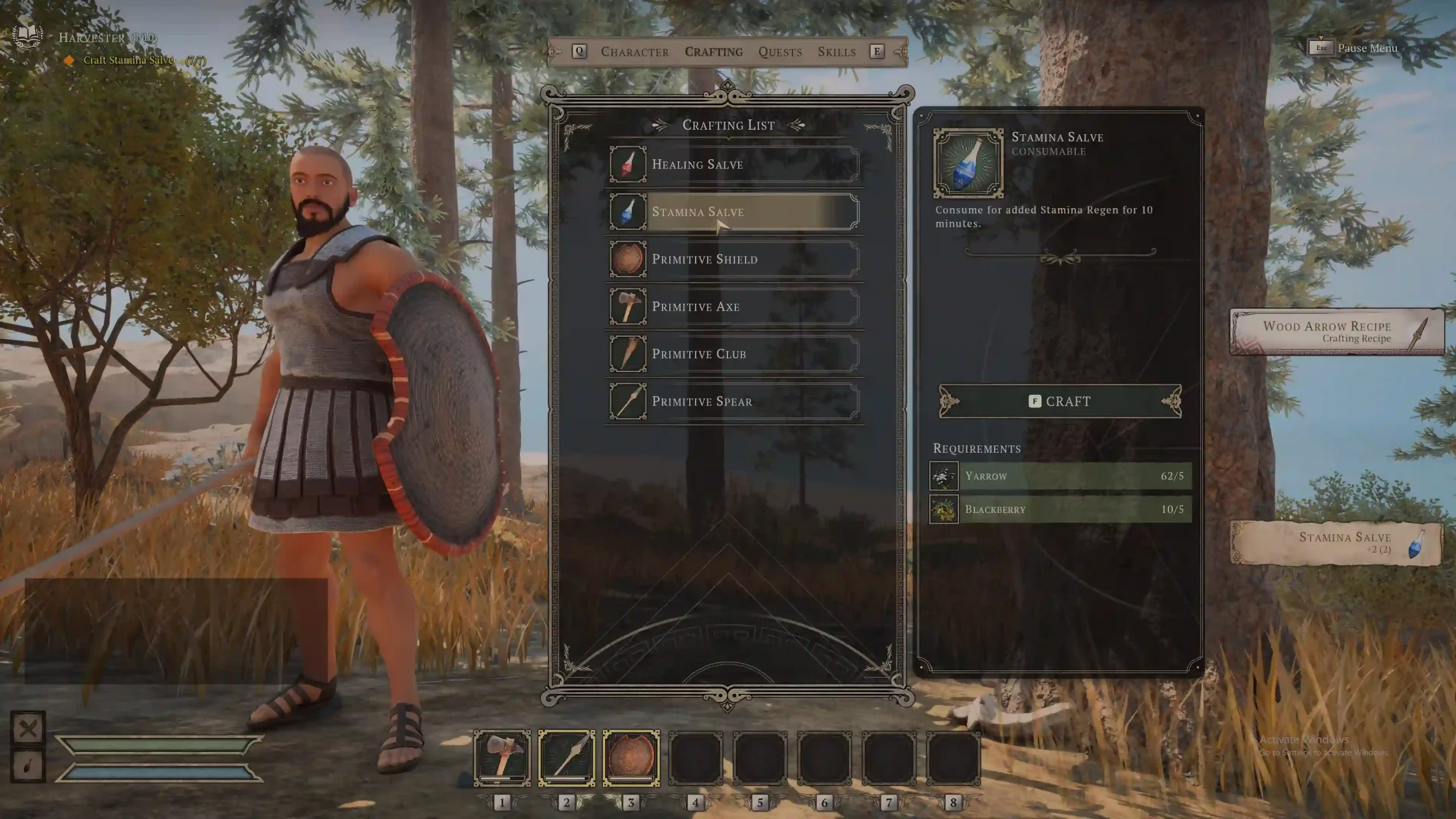Click the Craft Stamina Salve quest objective
Screen dimensions: 1456x819
click(x=128, y=60)
